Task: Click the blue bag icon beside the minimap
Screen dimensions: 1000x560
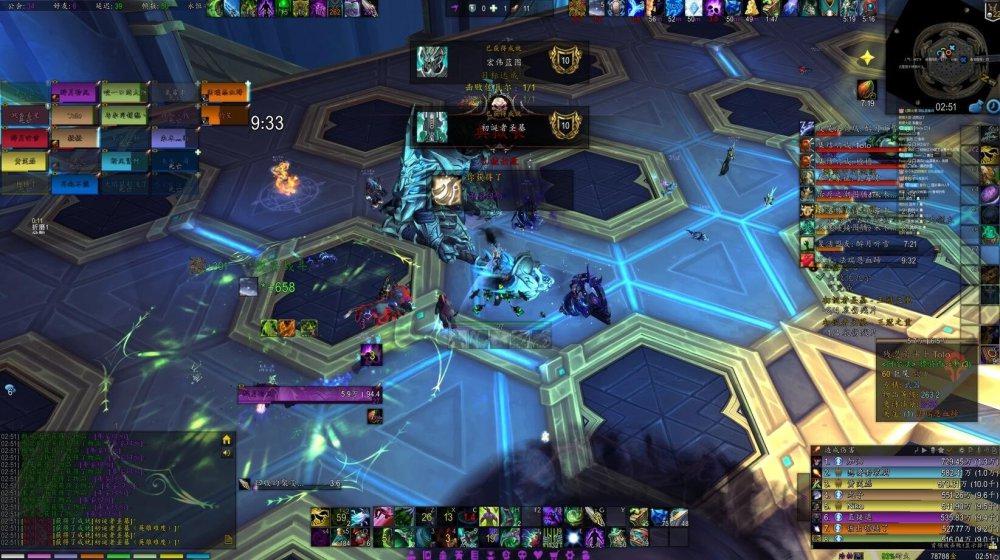Action: point(976,107)
